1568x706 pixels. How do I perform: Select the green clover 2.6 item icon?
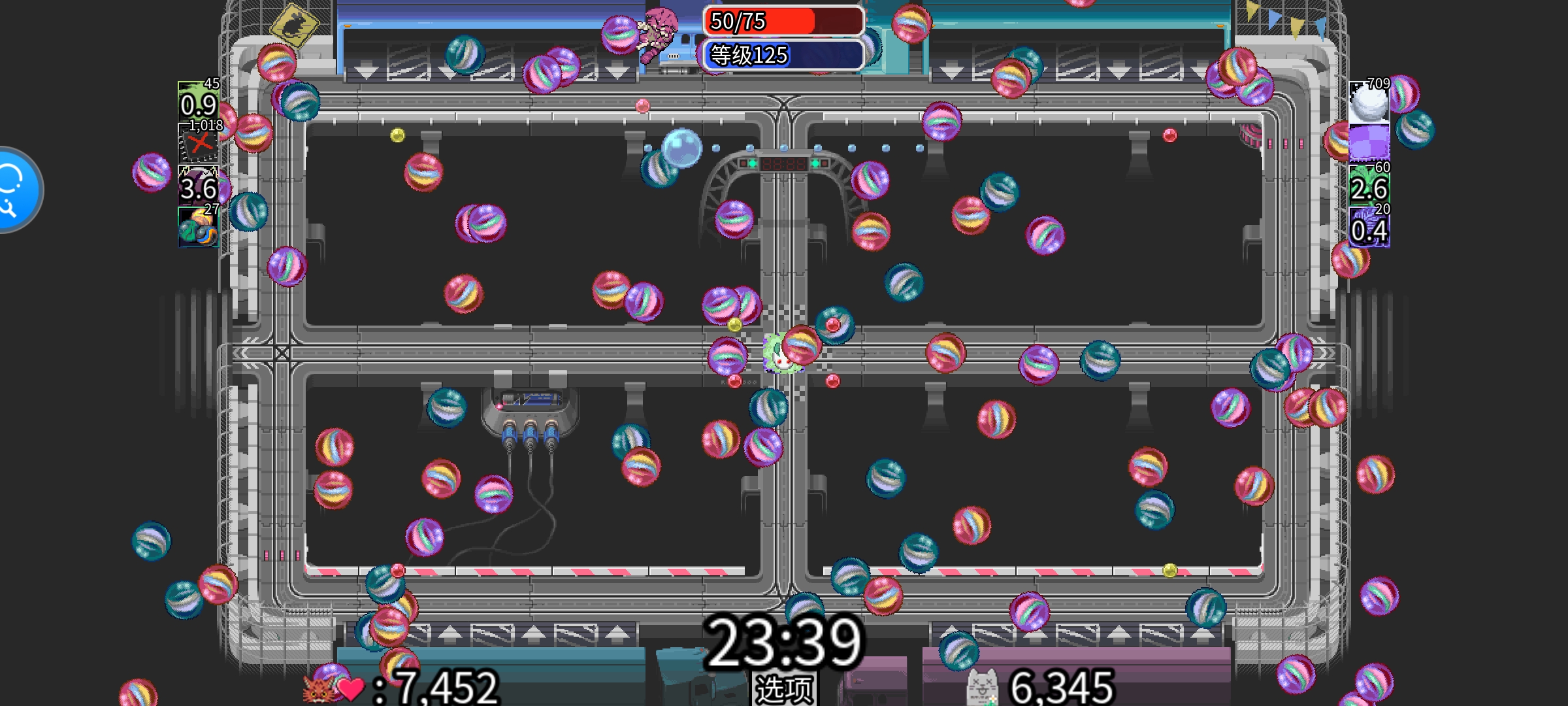pos(1369,186)
